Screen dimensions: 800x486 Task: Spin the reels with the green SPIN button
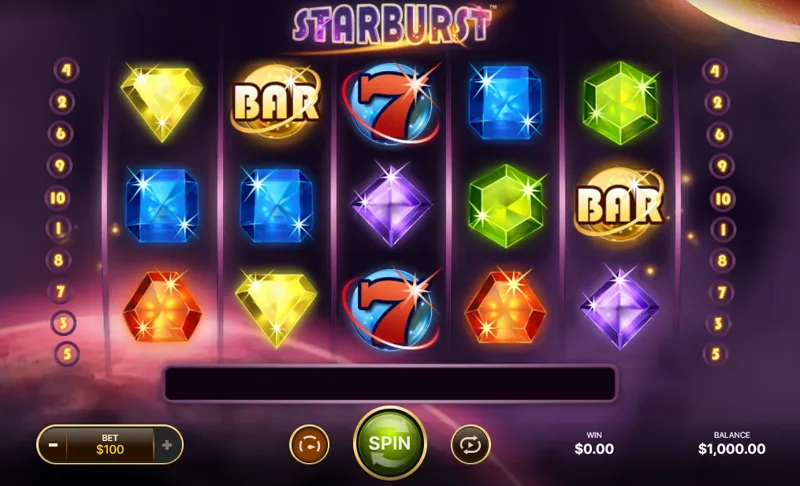point(390,443)
